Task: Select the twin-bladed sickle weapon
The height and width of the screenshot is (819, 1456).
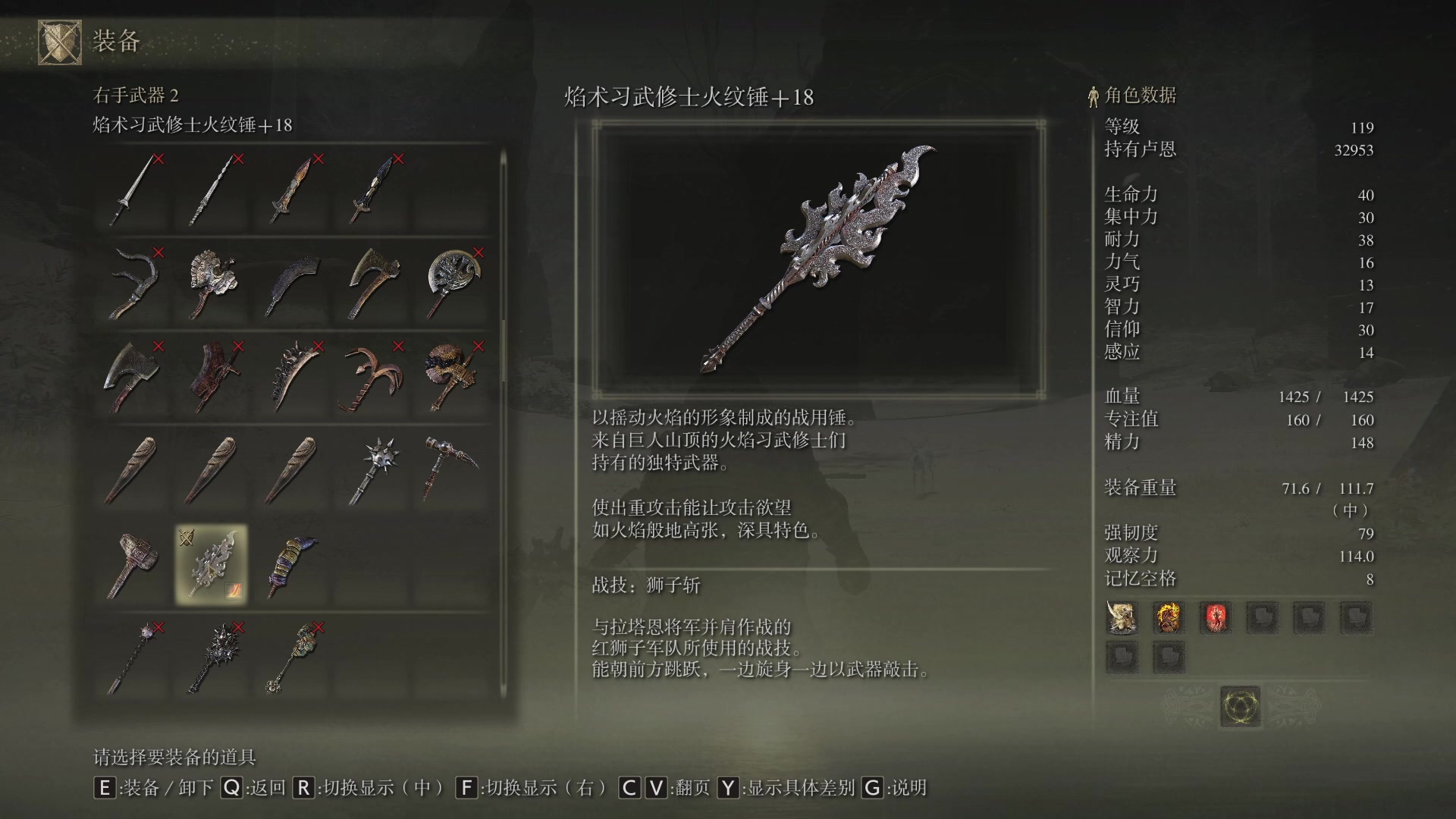Action: pos(134,283)
